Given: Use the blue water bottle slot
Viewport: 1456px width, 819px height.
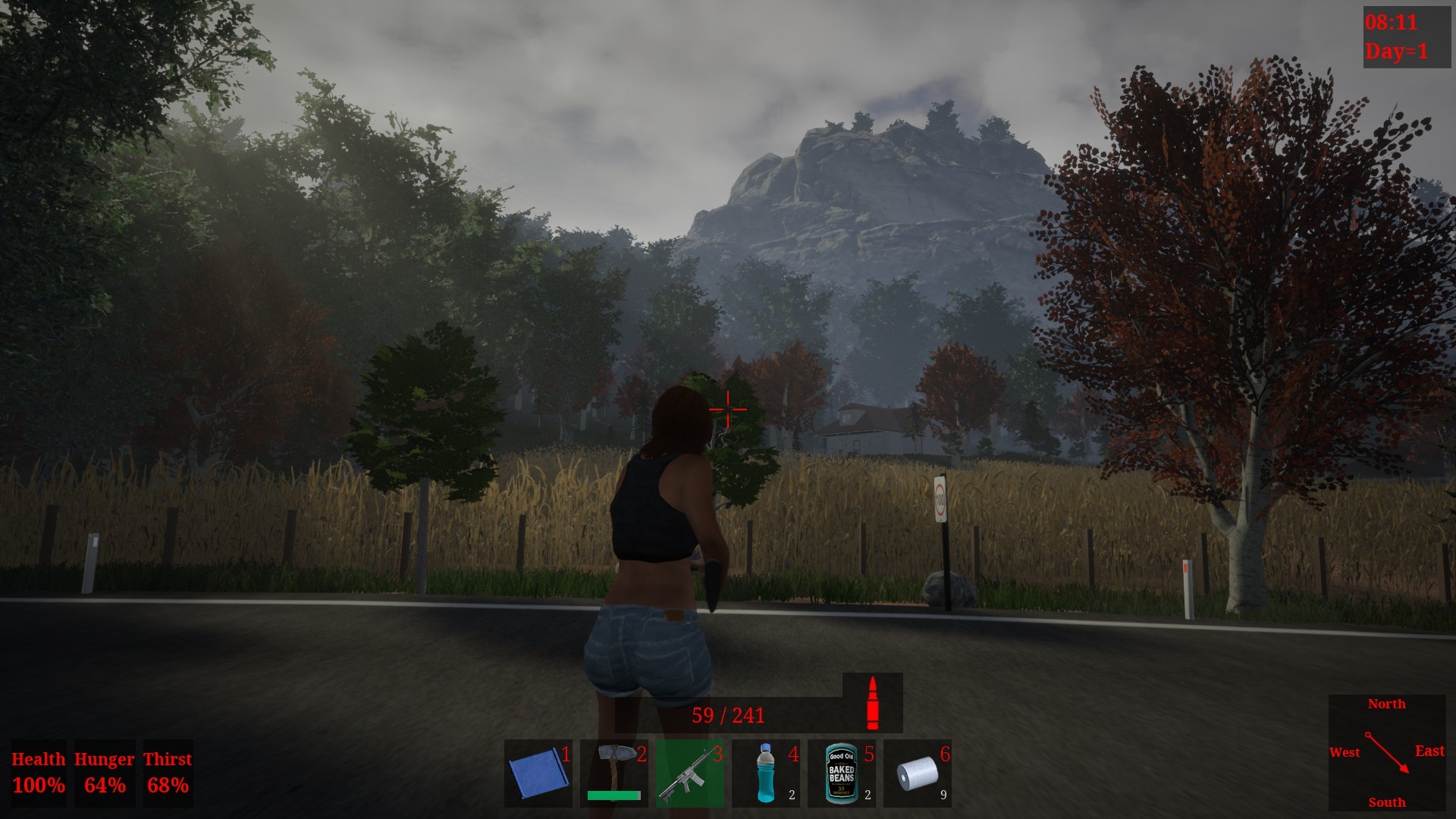Looking at the screenshot, I should click(765, 773).
